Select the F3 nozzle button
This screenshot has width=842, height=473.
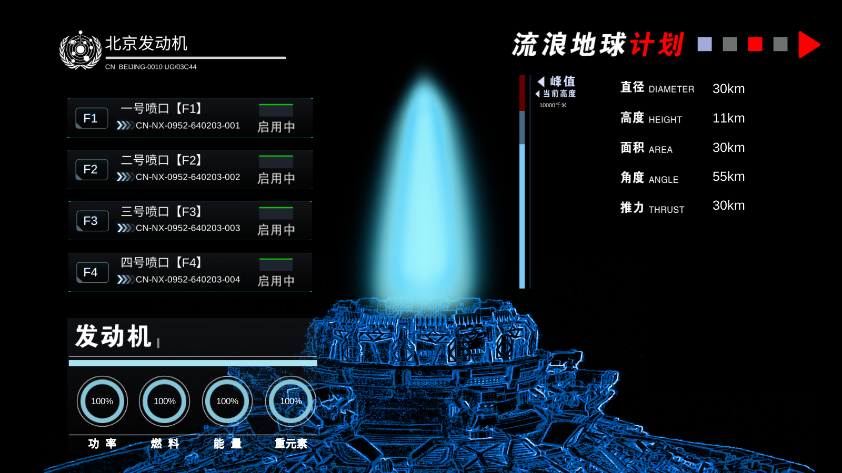click(x=90, y=221)
